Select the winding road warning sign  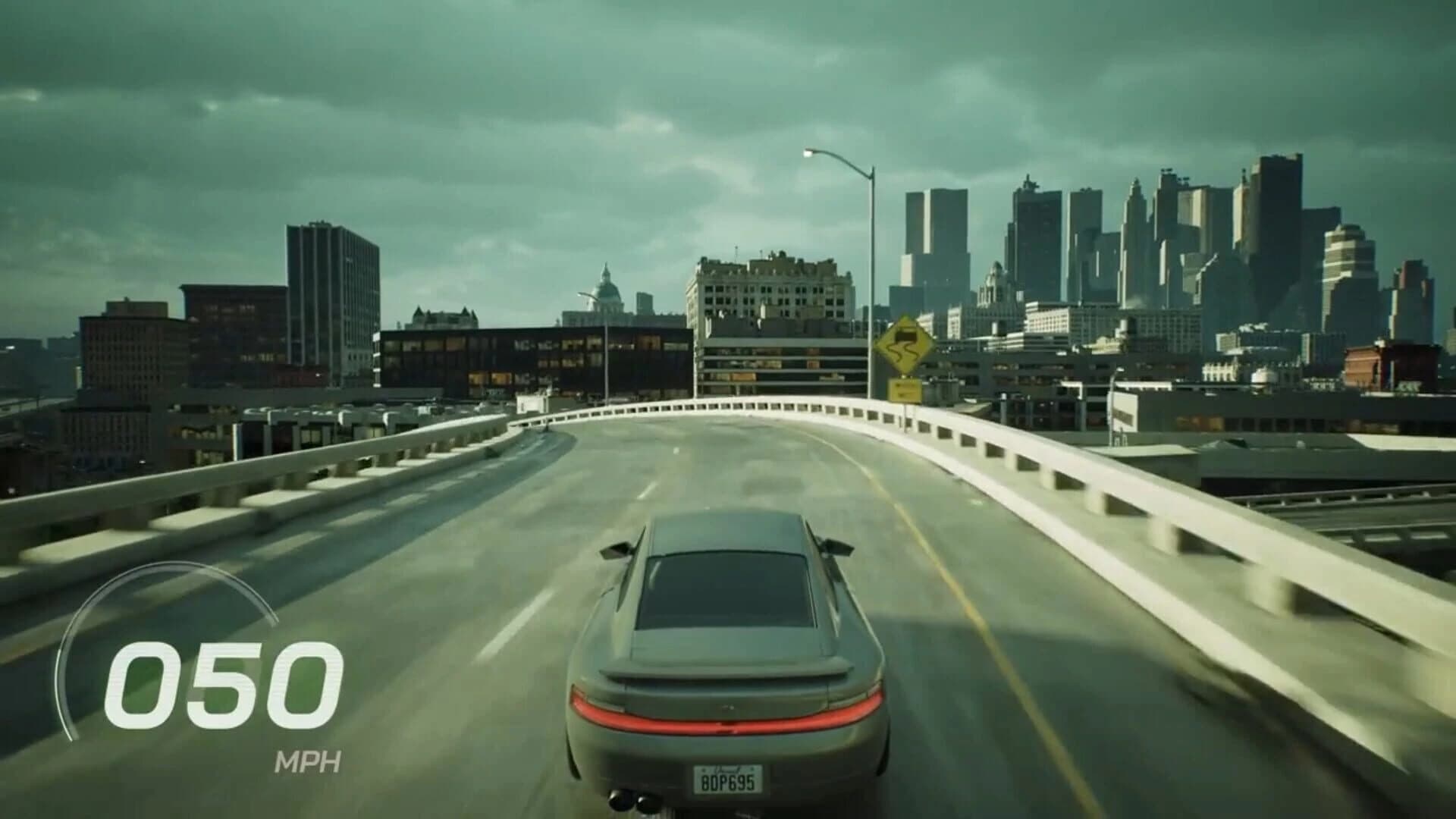point(905,346)
